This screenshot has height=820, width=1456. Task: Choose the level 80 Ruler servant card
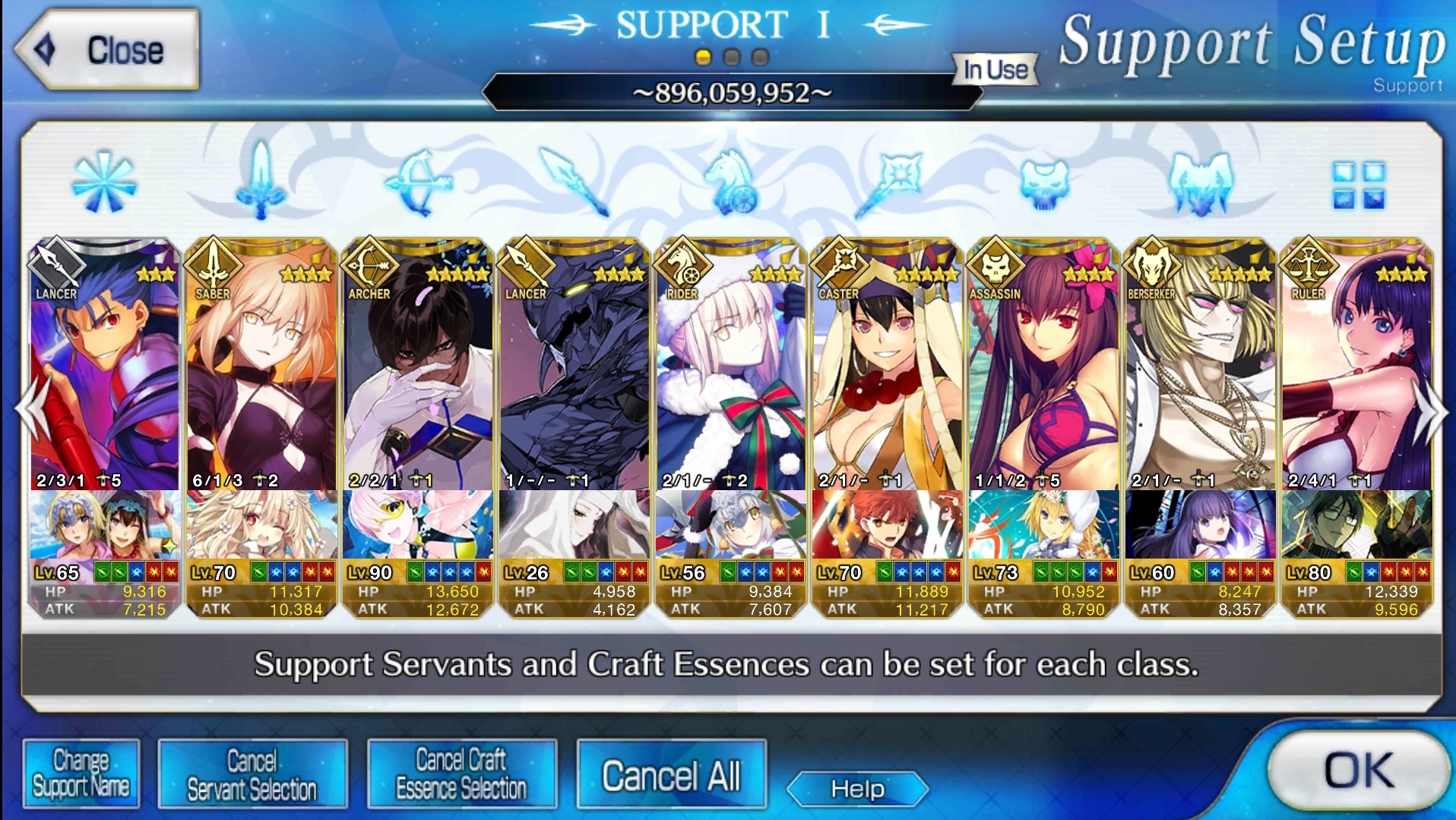tap(1356, 372)
